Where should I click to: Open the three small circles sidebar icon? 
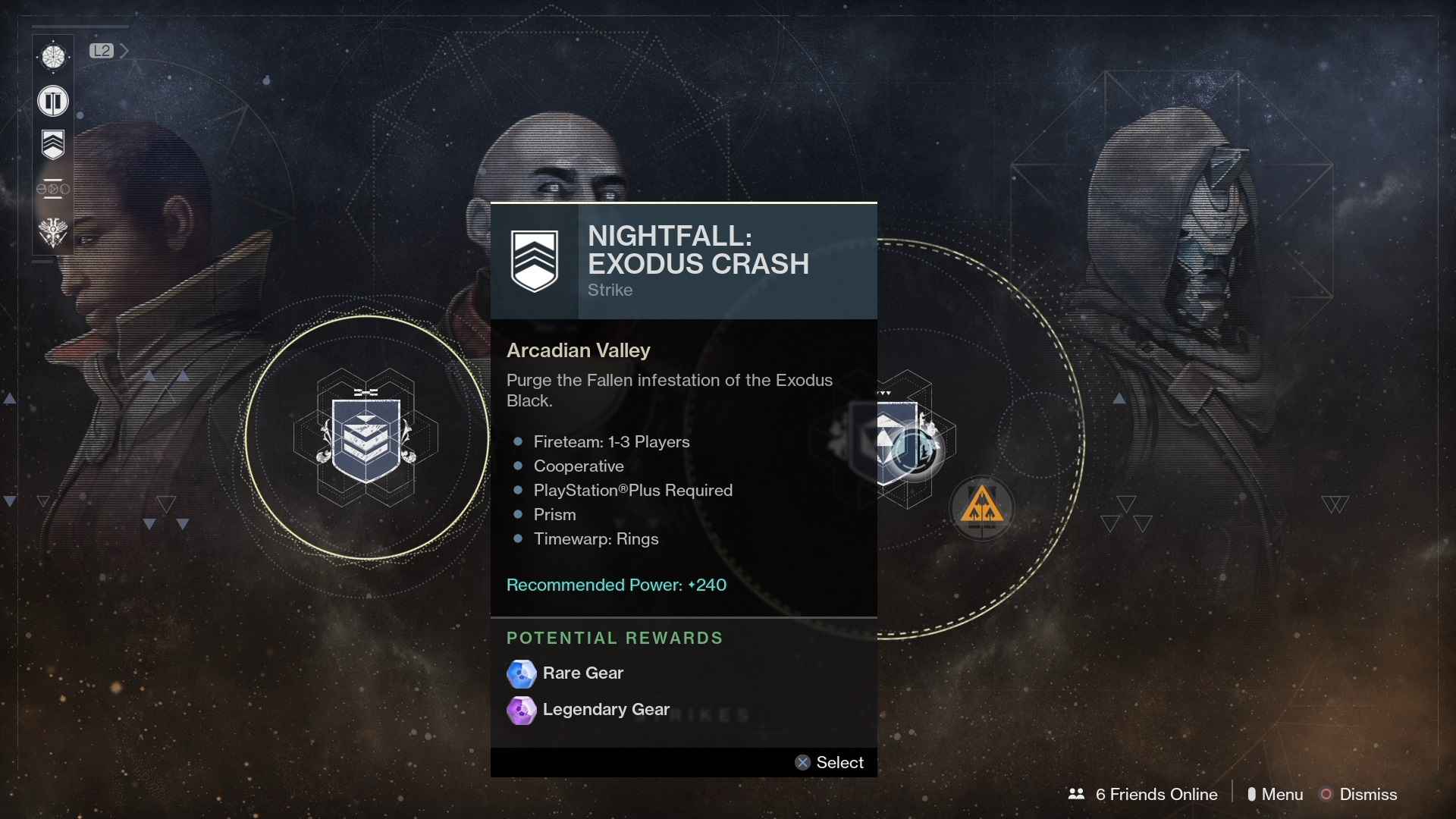click(53, 188)
